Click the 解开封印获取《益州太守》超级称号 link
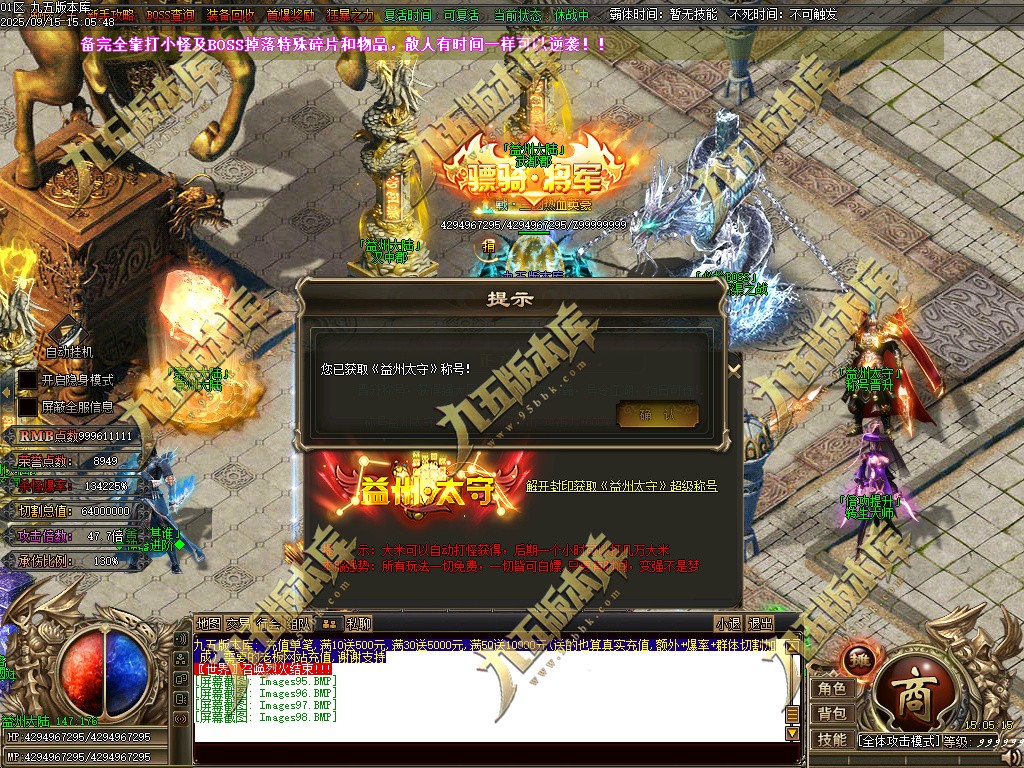 621,486
